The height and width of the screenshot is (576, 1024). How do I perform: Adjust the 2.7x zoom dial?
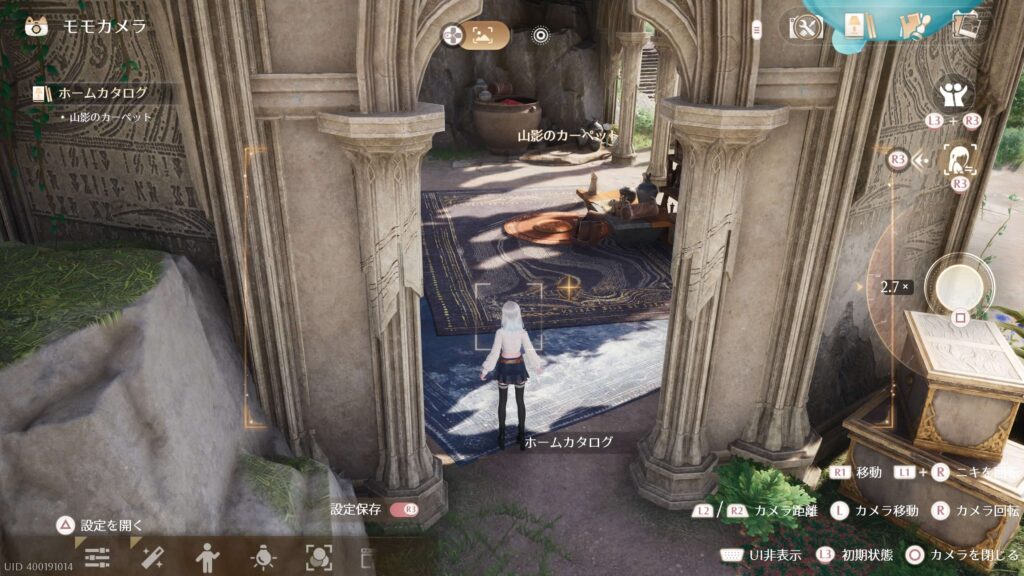coord(894,287)
